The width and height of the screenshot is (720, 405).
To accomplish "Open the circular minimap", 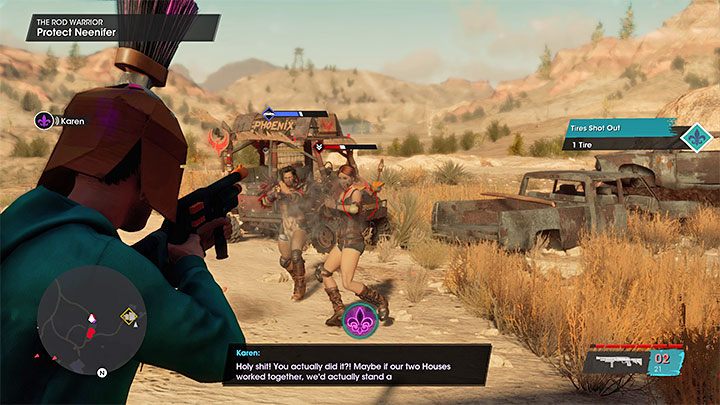I will coord(90,320).
